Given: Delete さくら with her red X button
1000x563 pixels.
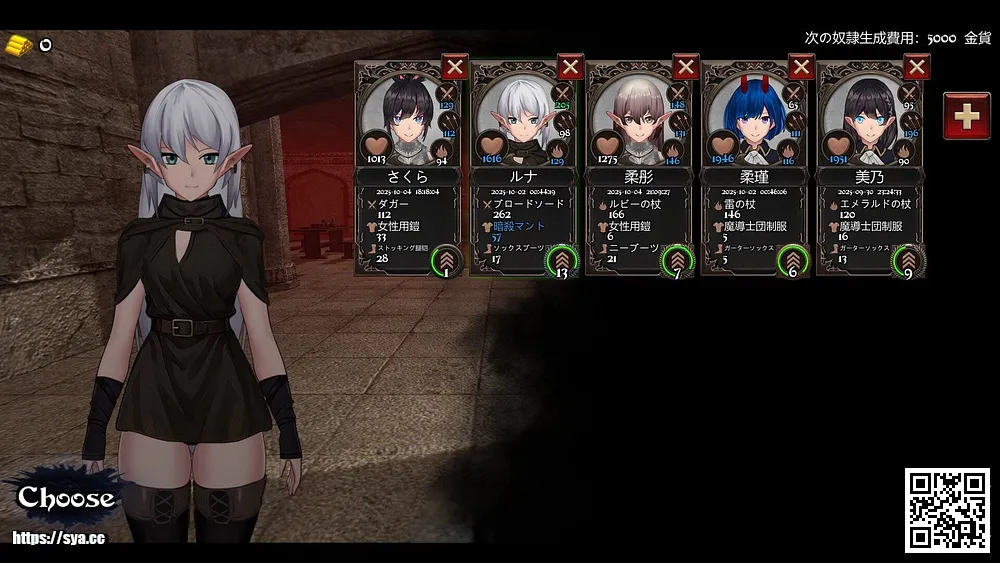Looking at the screenshot, I should tap(455, 67).
